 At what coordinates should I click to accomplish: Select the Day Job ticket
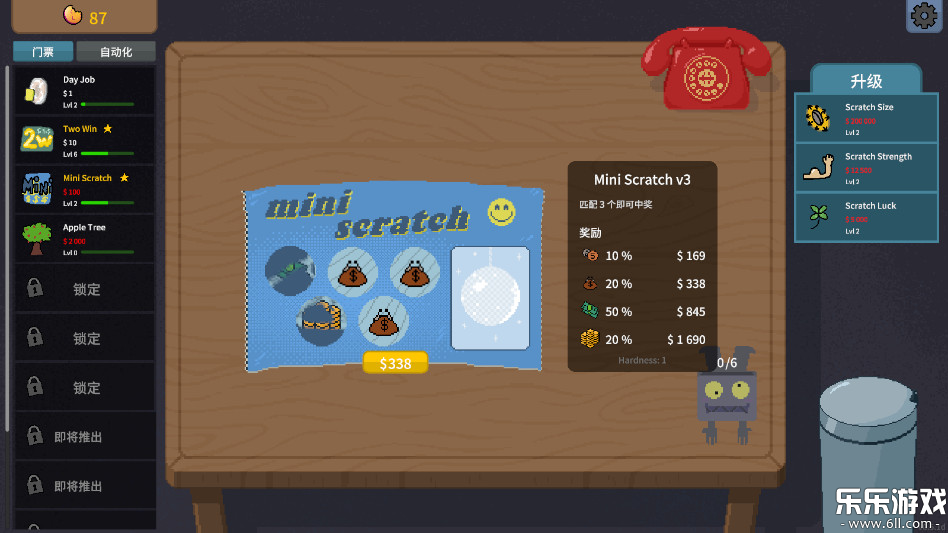click(x=85, y=91)
